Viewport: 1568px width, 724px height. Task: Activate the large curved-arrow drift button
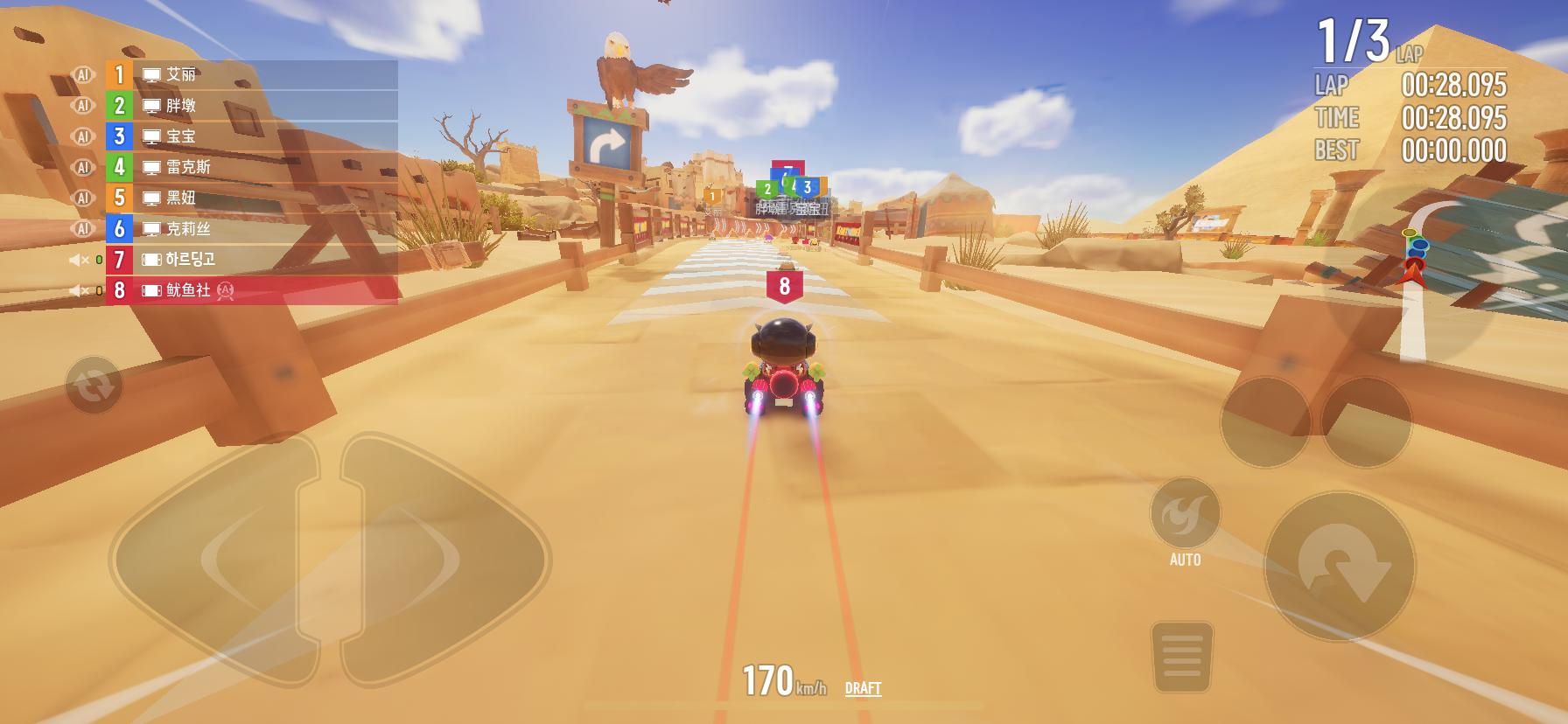(1338, 566)
